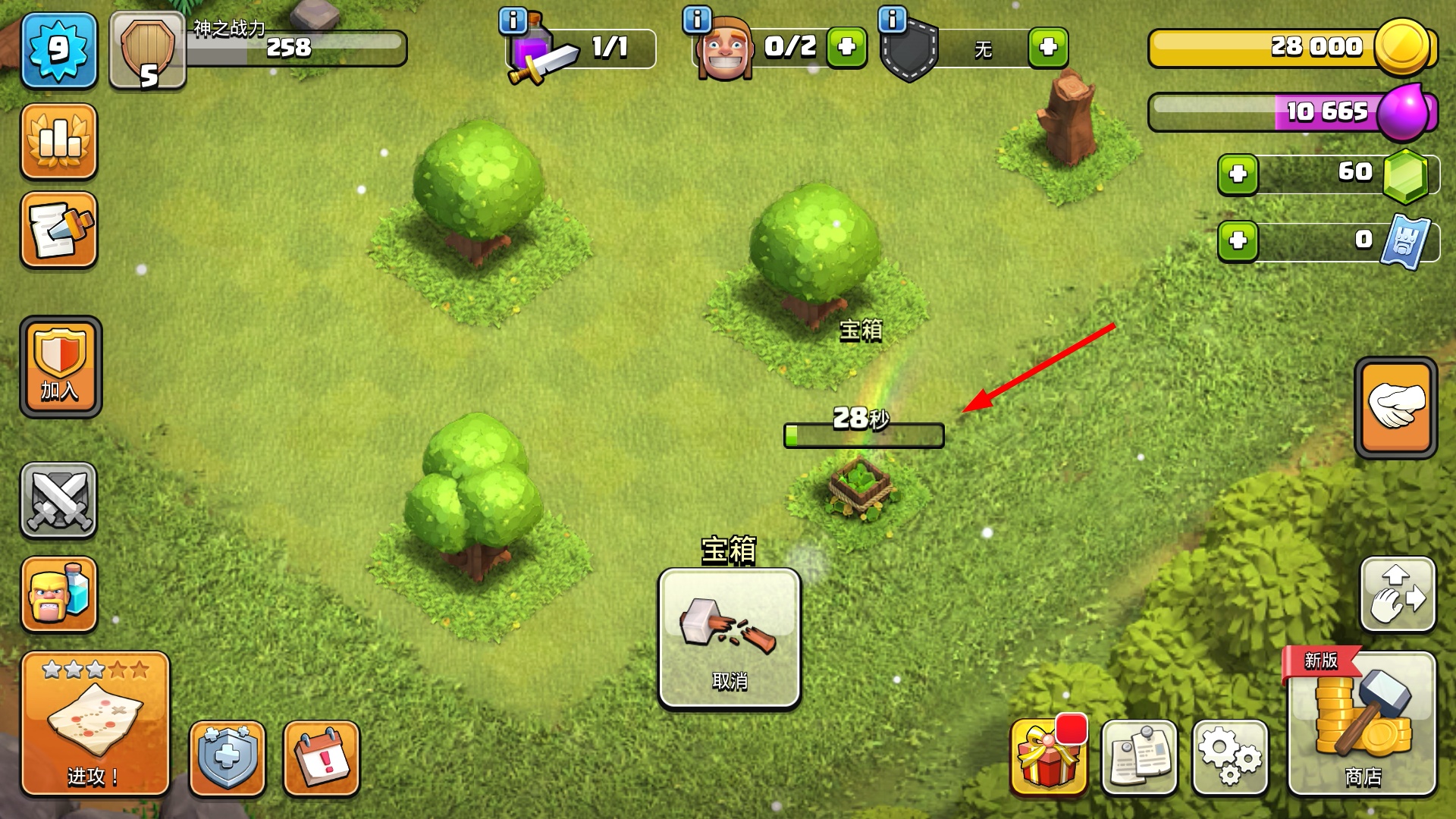This screenshot has height=819, width=1456.
Task: View the level 9 experience badge
Action: coord(58,50)
